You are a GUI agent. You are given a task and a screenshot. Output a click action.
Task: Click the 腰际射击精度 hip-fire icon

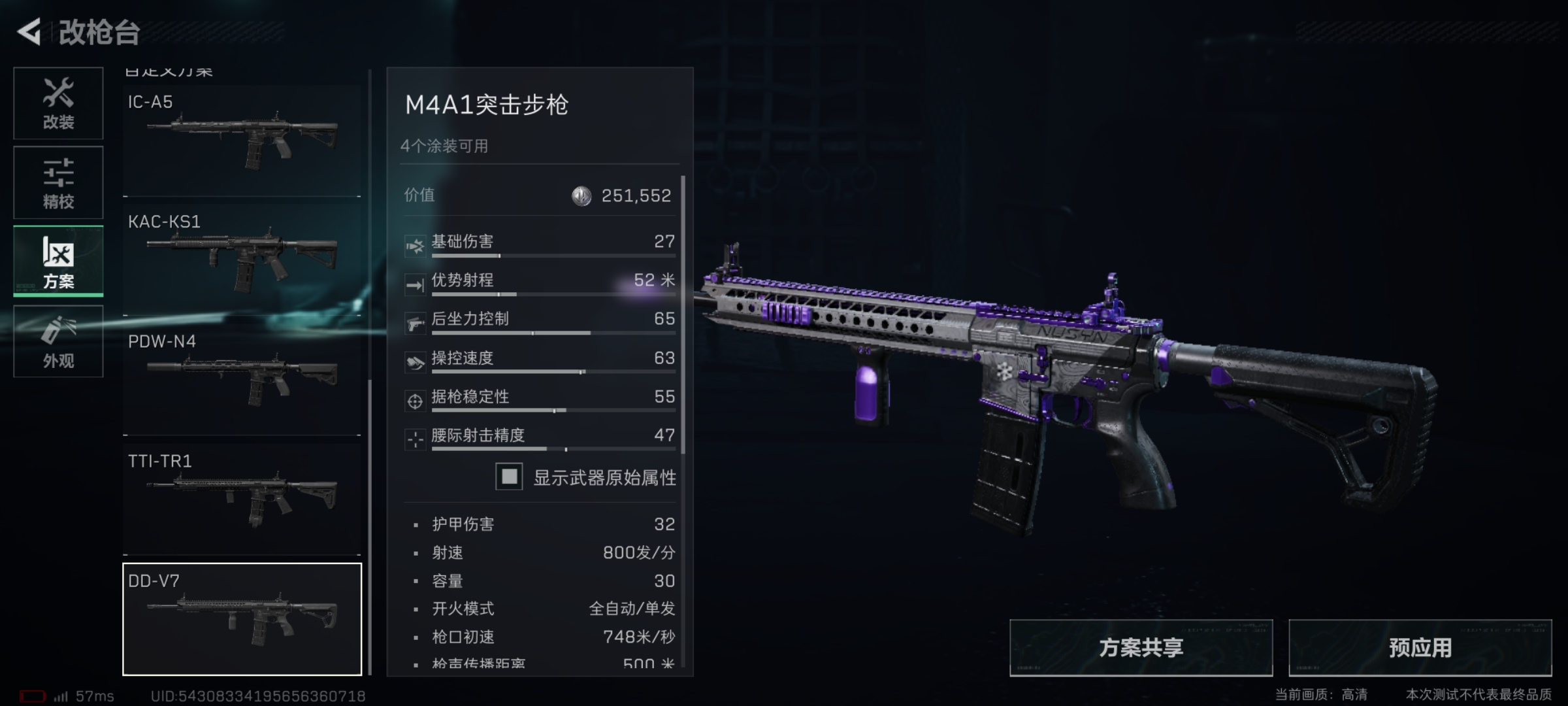[x=416, y=439]
